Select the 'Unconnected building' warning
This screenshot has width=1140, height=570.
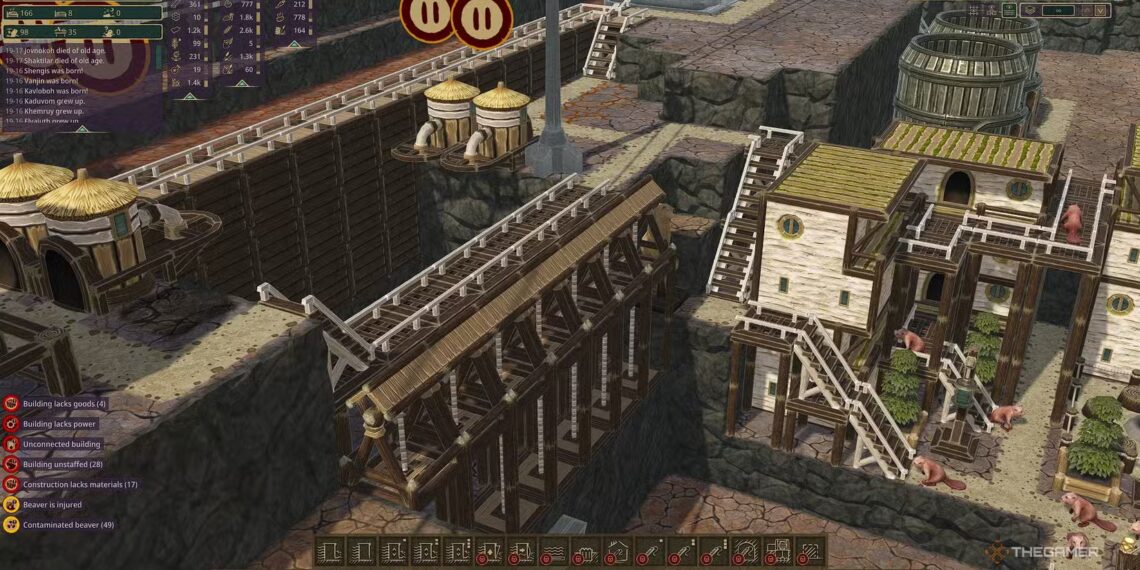pos(61,444)
